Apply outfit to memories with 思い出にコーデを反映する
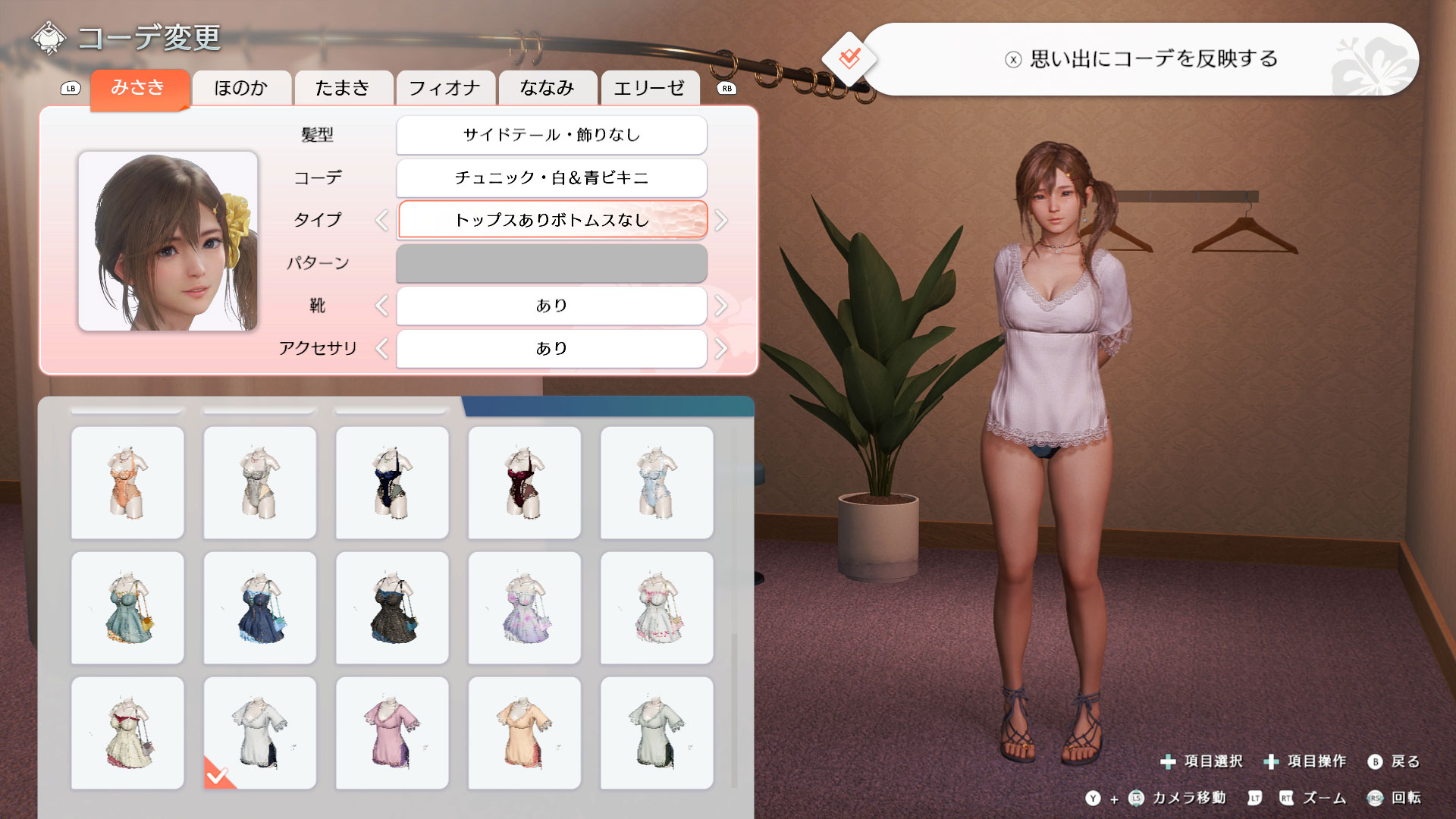 point(1141,59)
